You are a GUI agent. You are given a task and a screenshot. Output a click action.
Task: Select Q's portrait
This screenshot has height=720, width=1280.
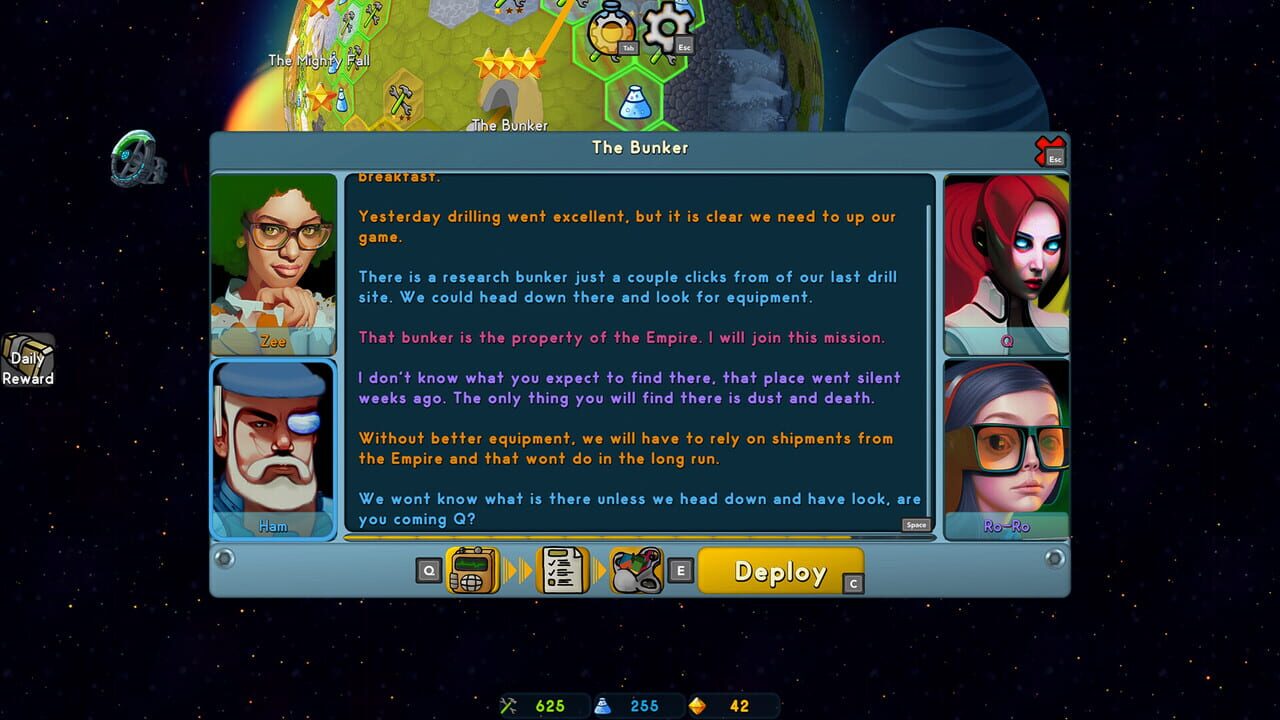[x=1005, y=258]
